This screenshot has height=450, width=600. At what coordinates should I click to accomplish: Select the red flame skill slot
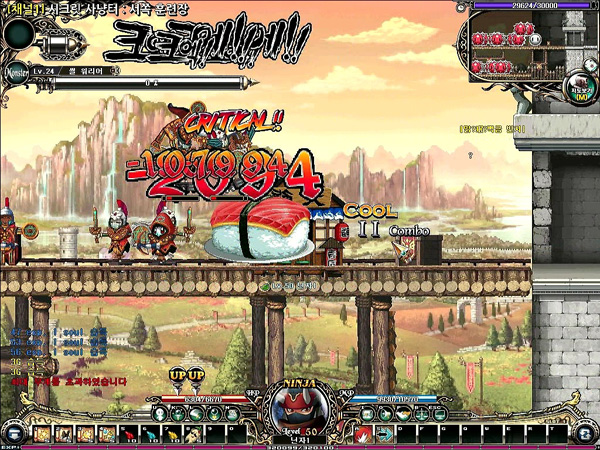pyautogui.click(x=362, y=434)
